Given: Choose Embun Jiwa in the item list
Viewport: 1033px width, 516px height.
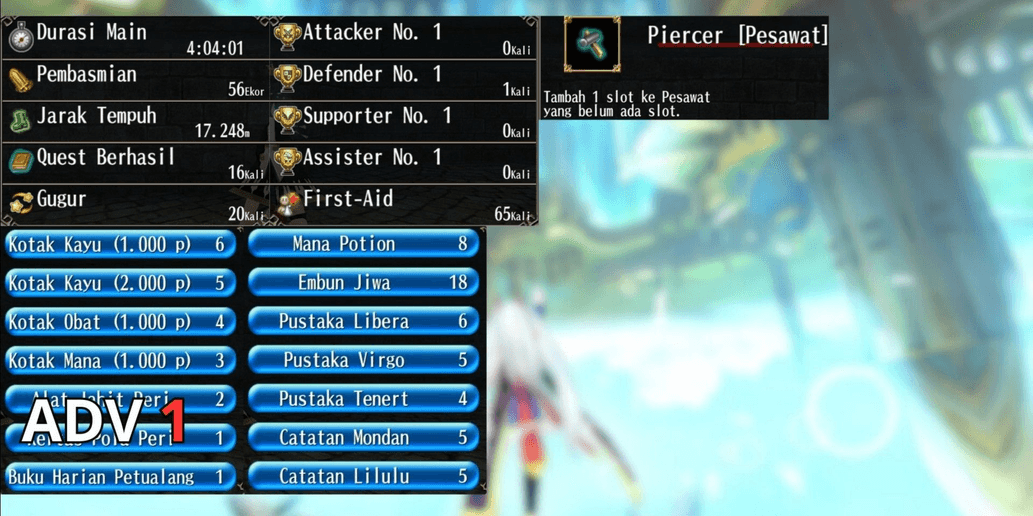Looking at the screenshot, I should (364, 283).
